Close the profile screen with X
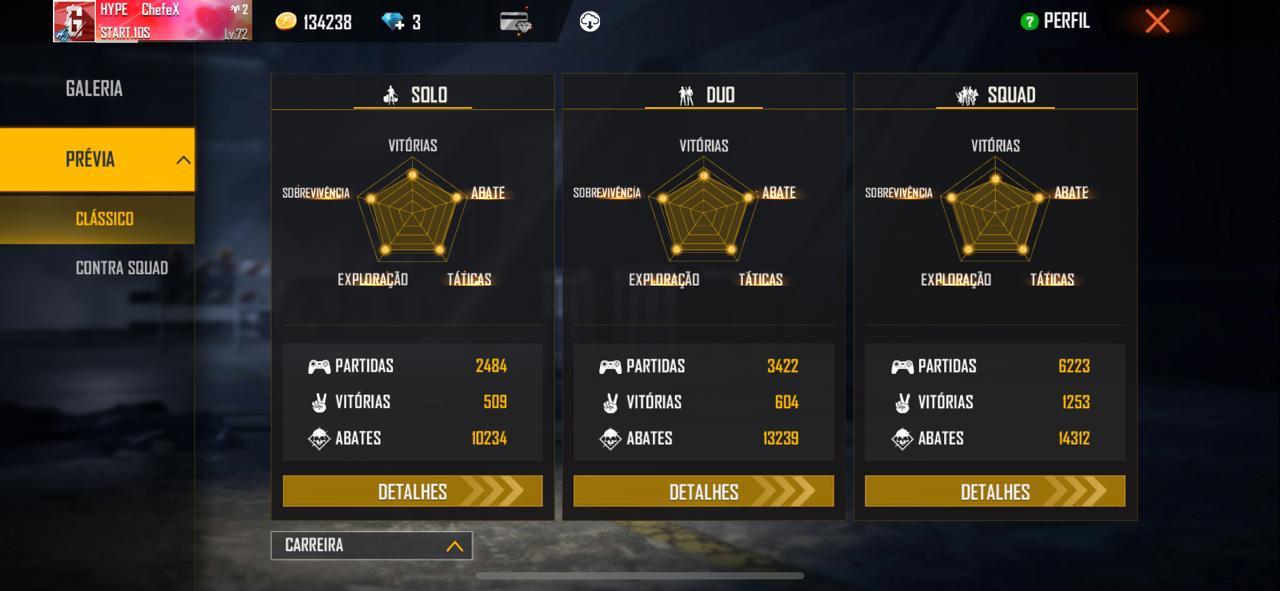Screen dimensions: 1280x591 [x=1157, y=21]
